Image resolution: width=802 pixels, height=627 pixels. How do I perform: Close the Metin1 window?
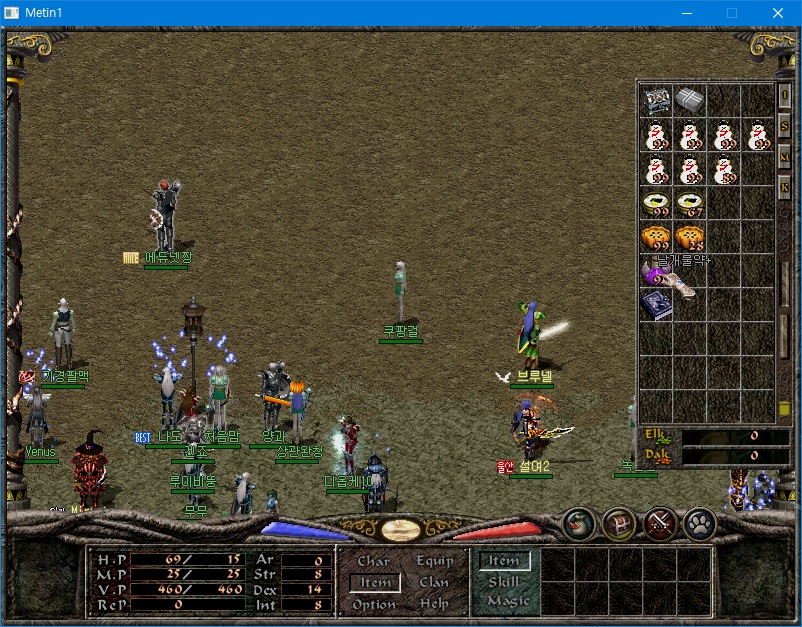coord(777,12)
